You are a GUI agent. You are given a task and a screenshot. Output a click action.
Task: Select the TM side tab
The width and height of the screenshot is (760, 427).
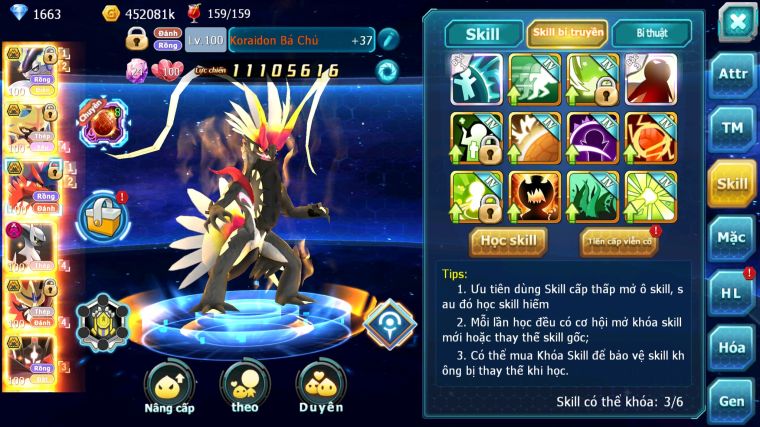pos(731,128)
